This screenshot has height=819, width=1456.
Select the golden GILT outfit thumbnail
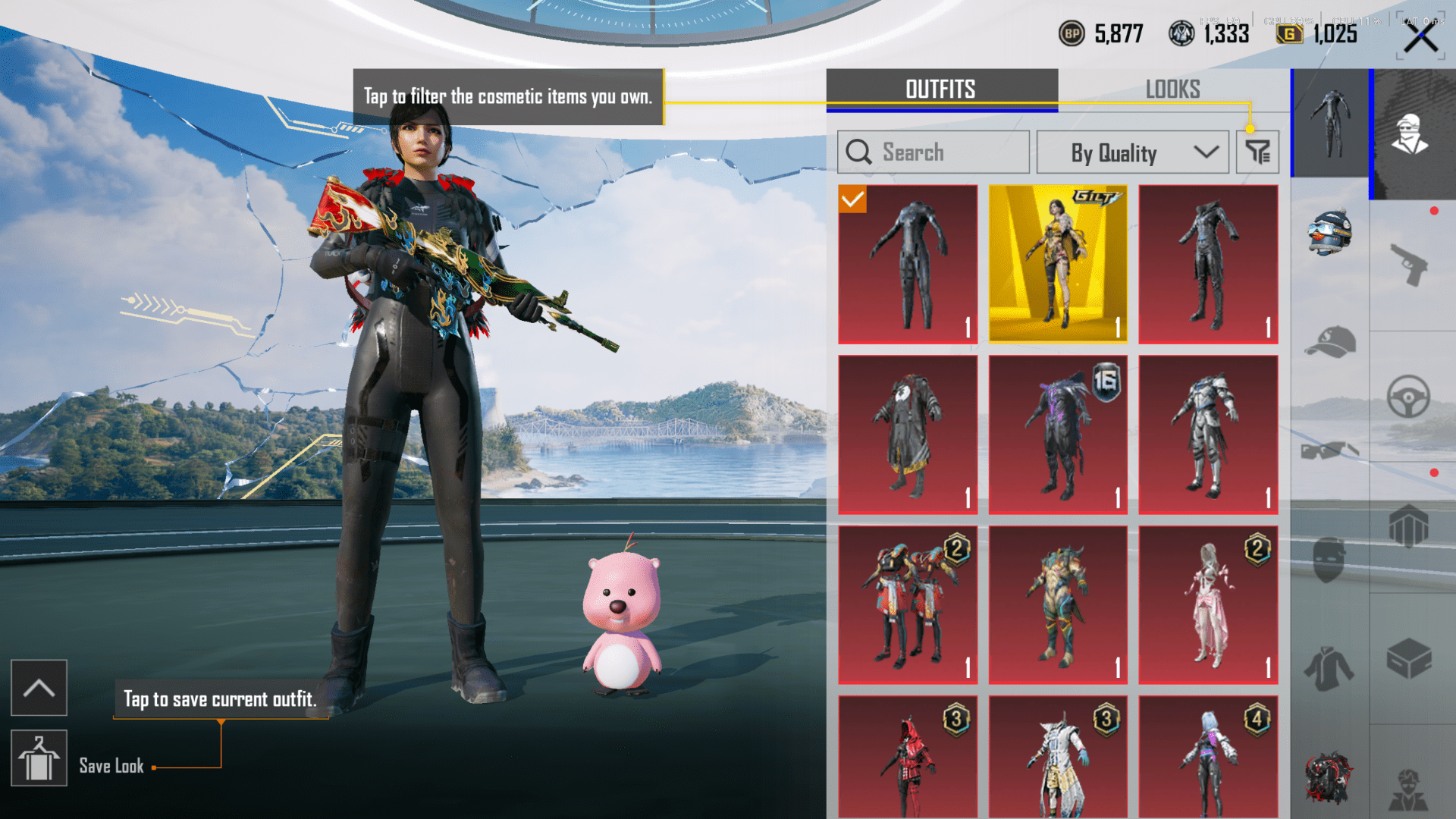tap(1057, 263)
